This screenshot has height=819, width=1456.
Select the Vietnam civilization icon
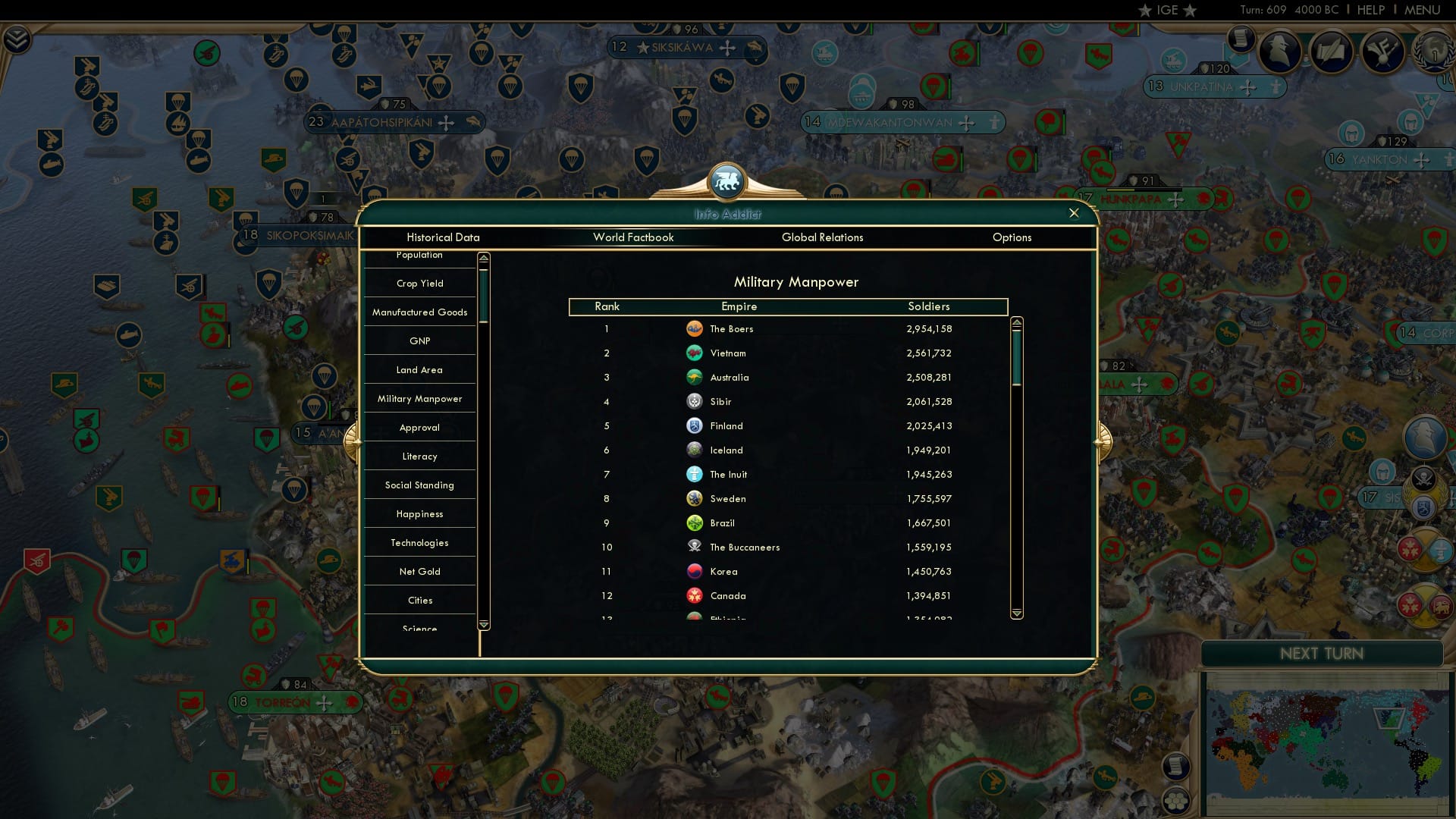pyautogui.click(x=696, y=353)
